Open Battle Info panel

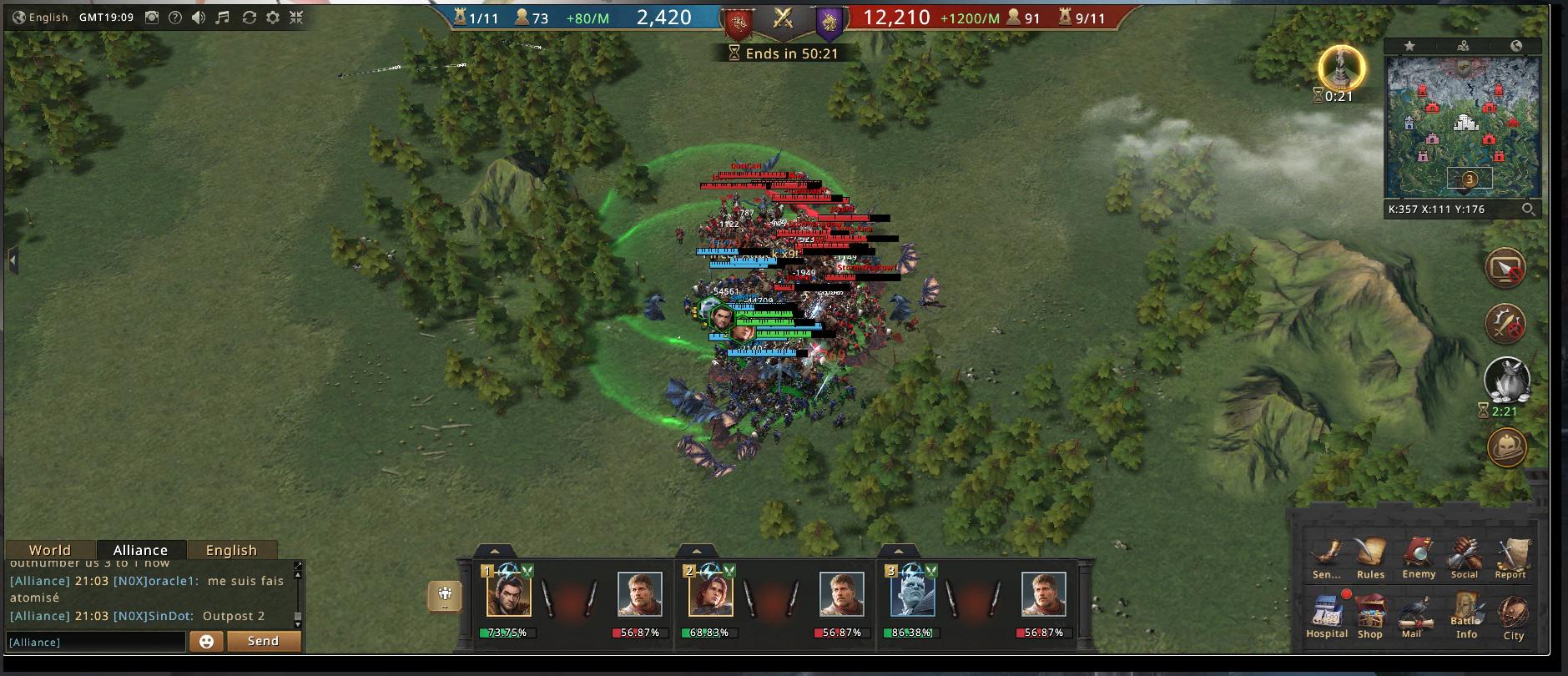coord(1466,614)
